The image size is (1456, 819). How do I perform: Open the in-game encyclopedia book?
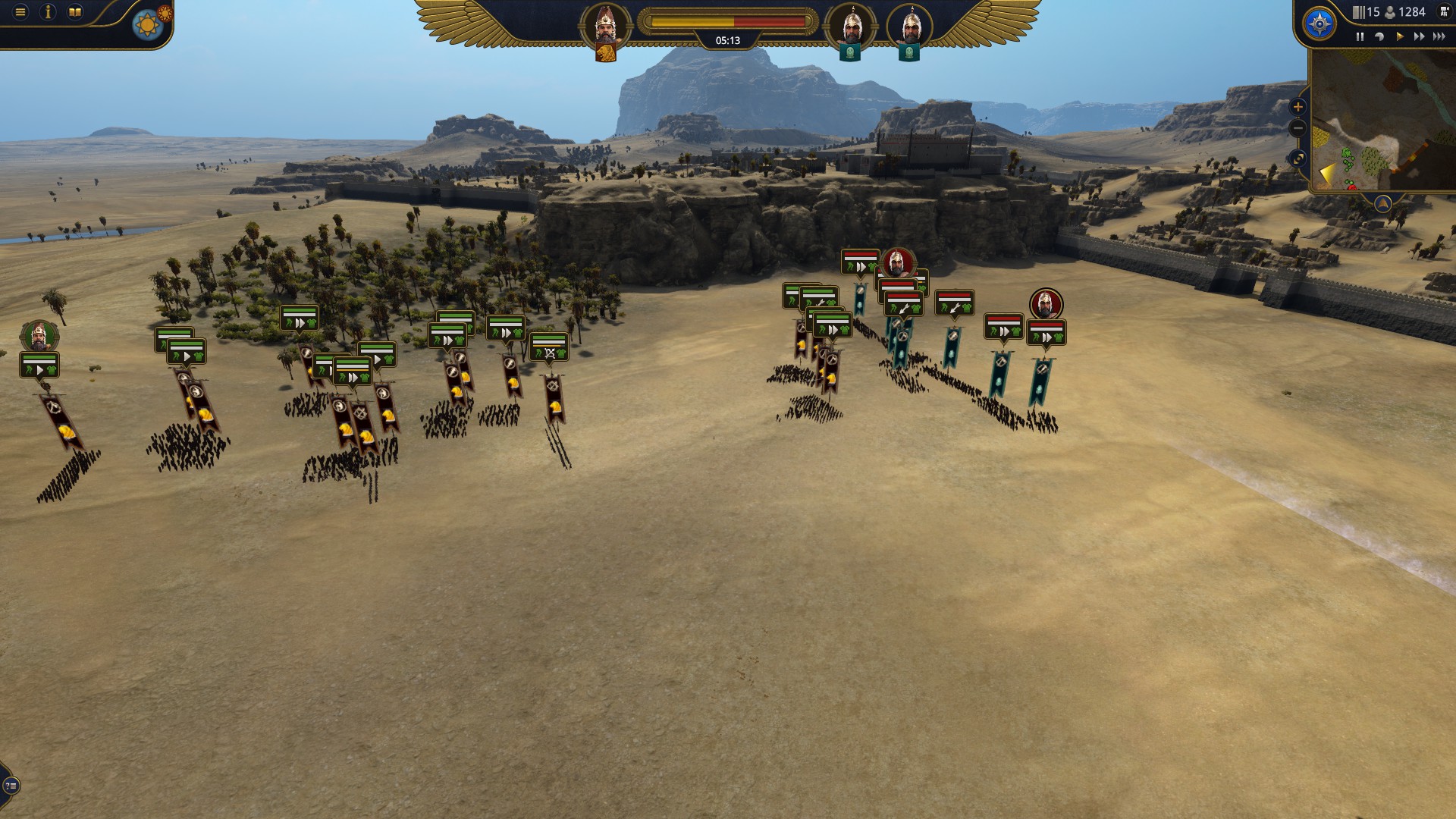tap(75, 11)
